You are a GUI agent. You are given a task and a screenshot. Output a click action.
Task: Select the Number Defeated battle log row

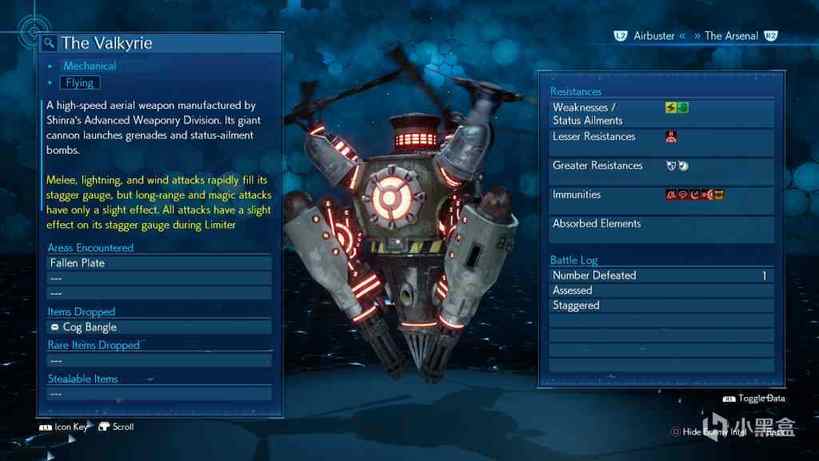coord(658,276)
